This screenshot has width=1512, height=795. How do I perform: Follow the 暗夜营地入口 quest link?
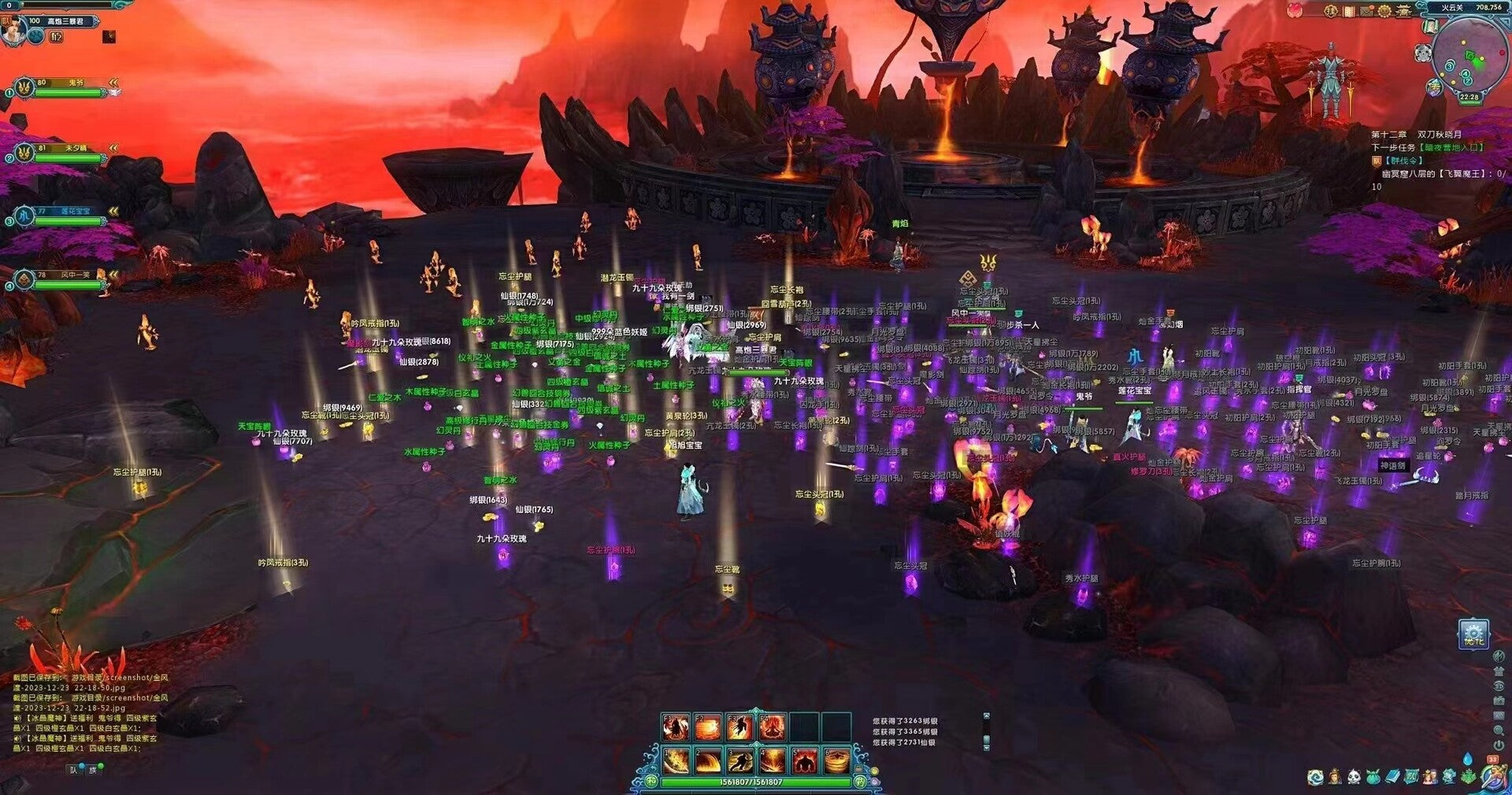(1452, 147)
